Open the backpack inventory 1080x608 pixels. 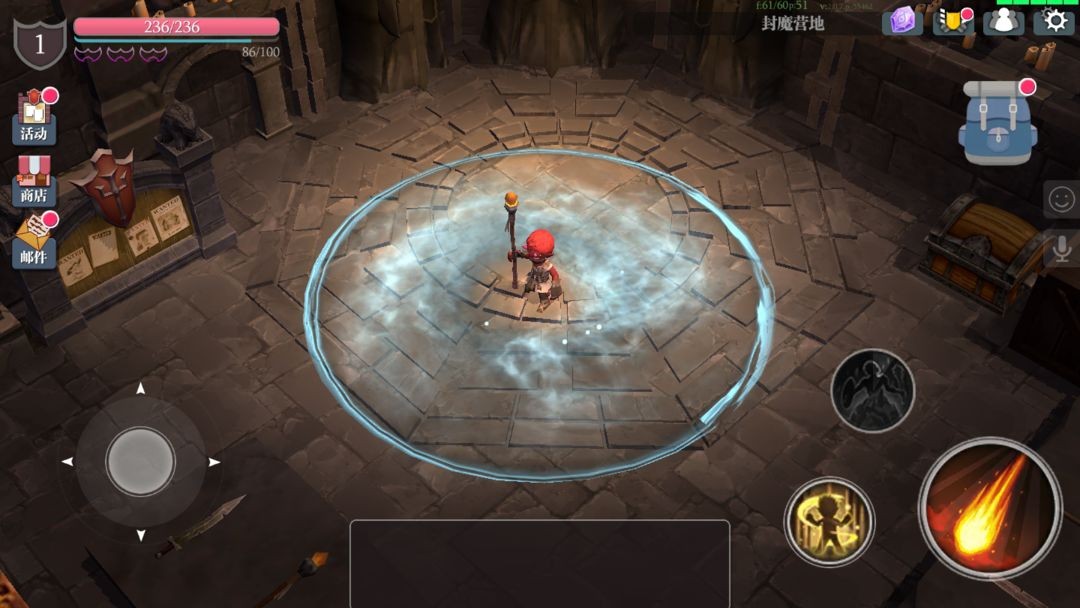coord(997,123)
